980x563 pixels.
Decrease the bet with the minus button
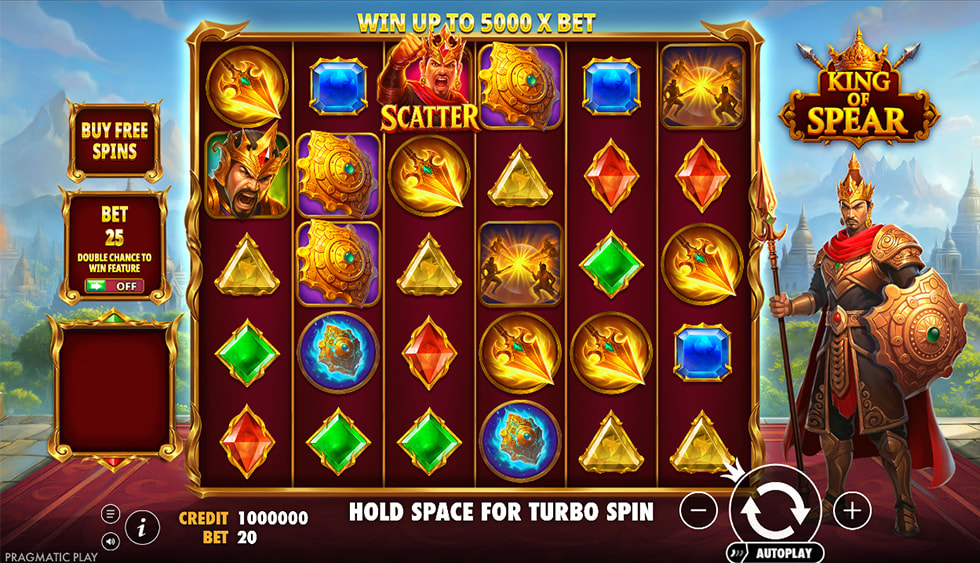pyautogui.click(x=698, y=511)
